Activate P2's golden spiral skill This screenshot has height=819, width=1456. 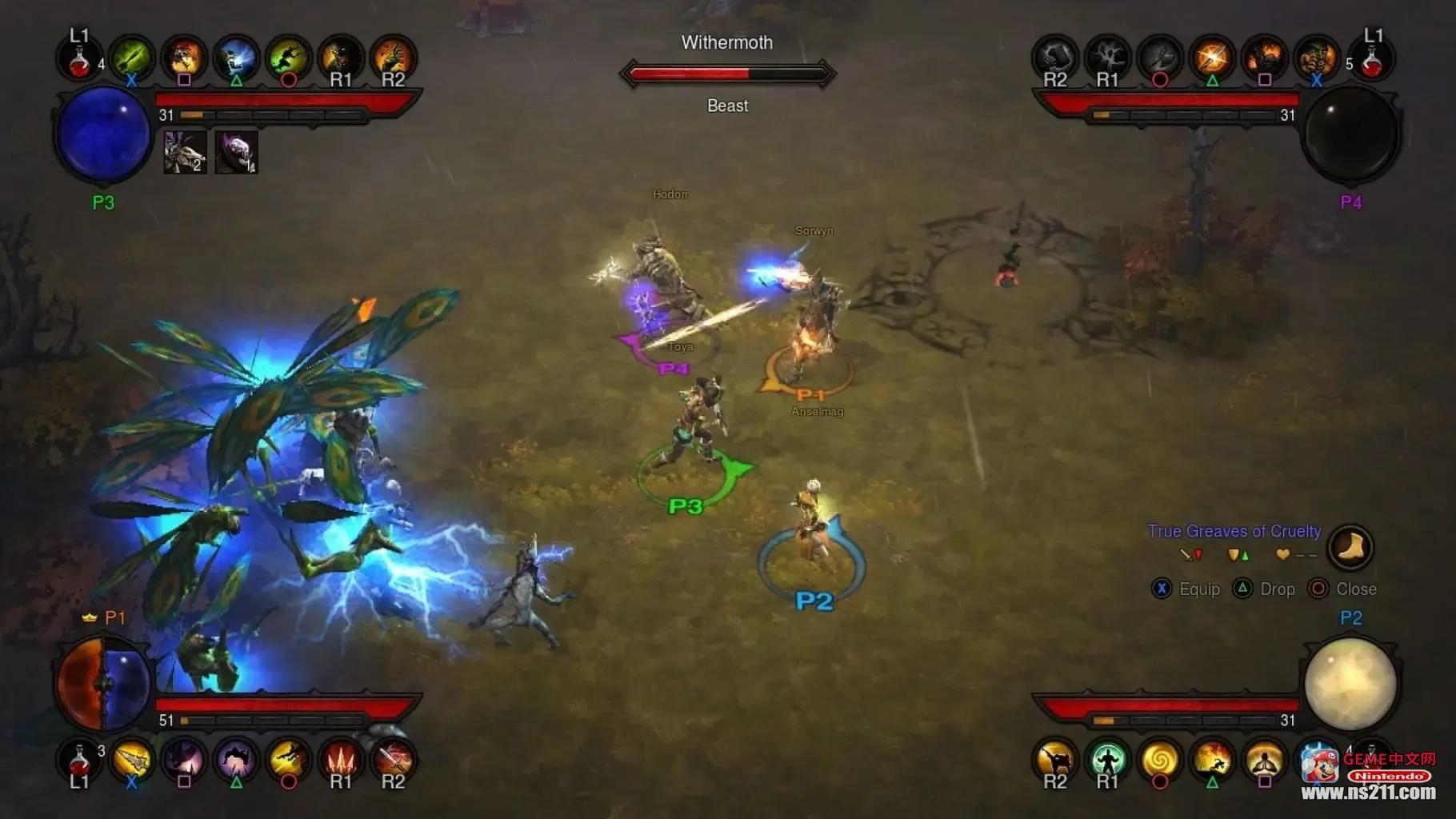click(x=1160, y=760)
